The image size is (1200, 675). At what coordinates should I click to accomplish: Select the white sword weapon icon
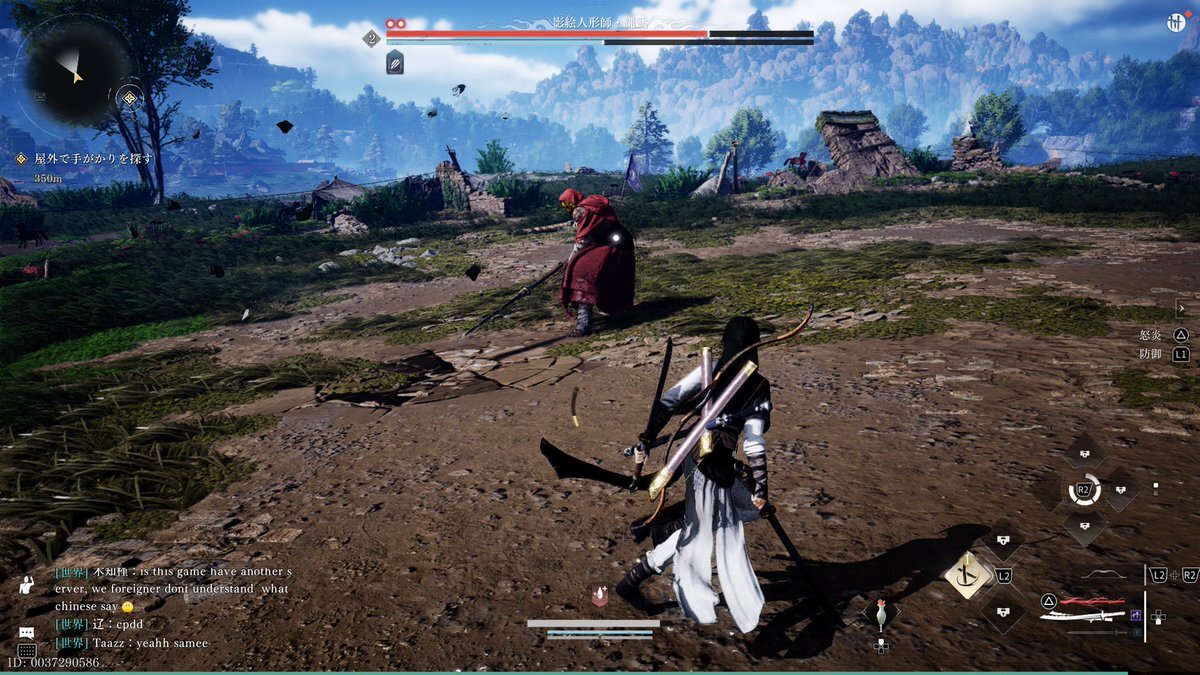[x=1082, y=616]
